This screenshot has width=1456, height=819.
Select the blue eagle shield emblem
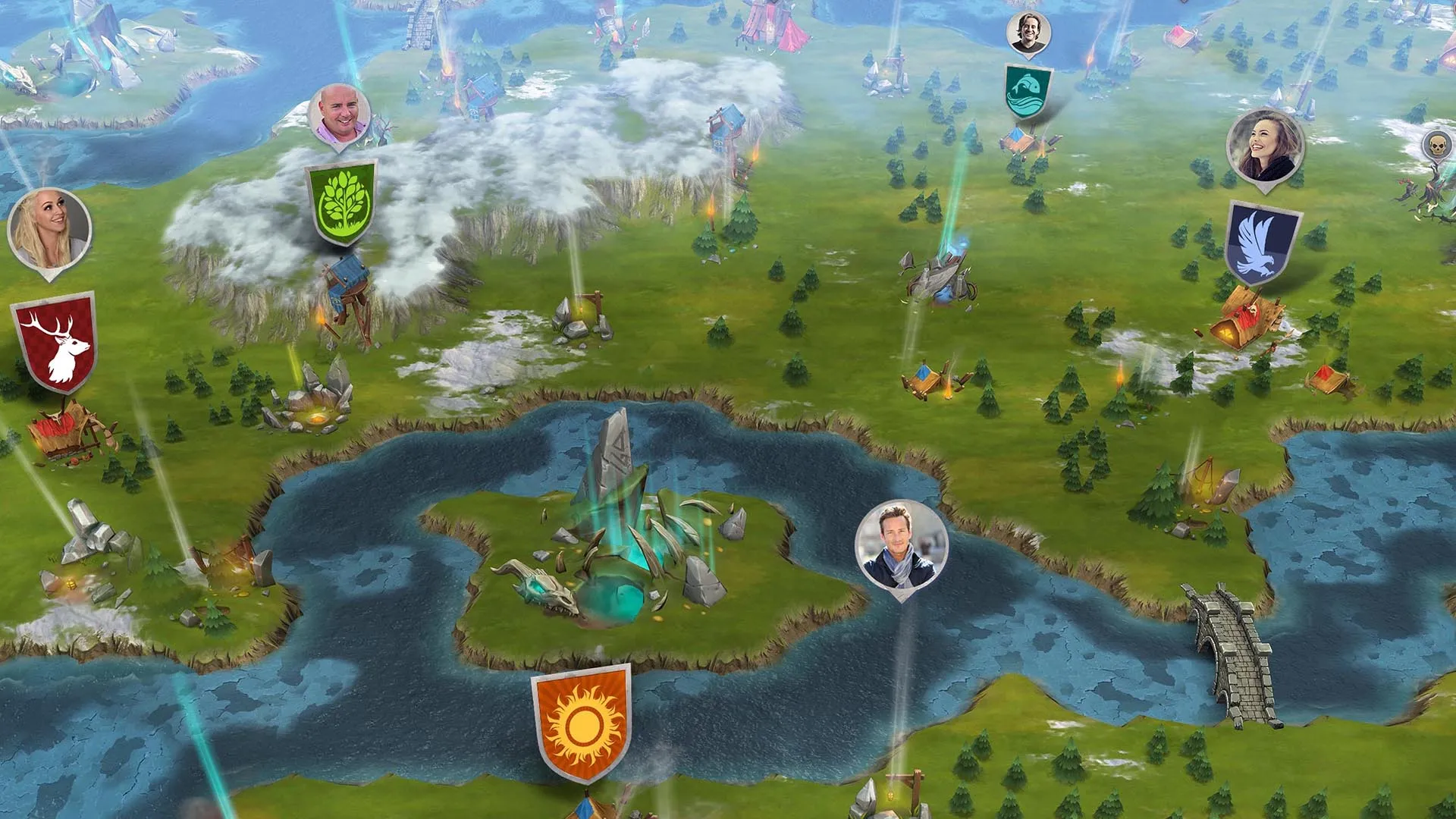point(1262,243)
